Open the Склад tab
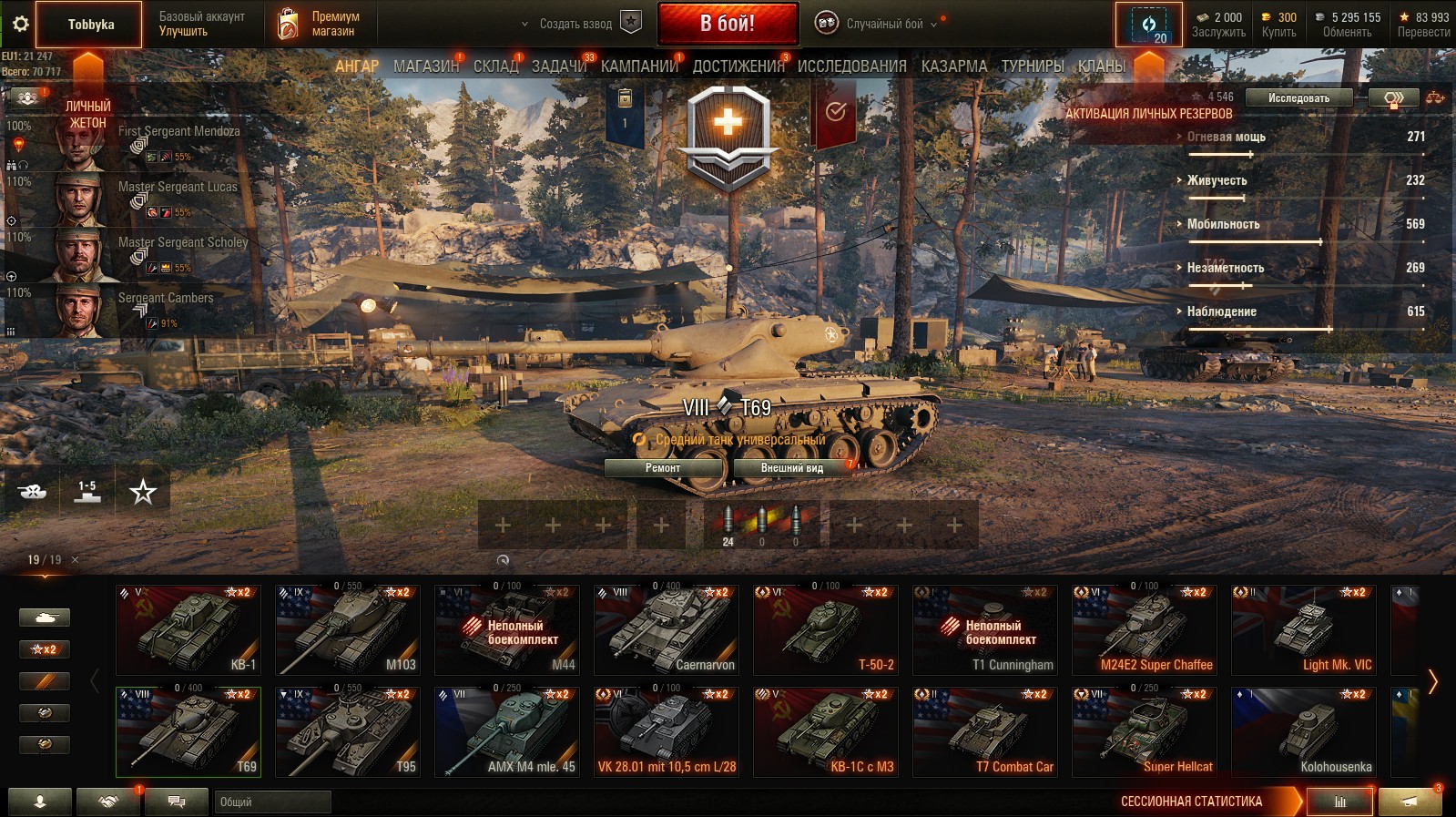 495,66
